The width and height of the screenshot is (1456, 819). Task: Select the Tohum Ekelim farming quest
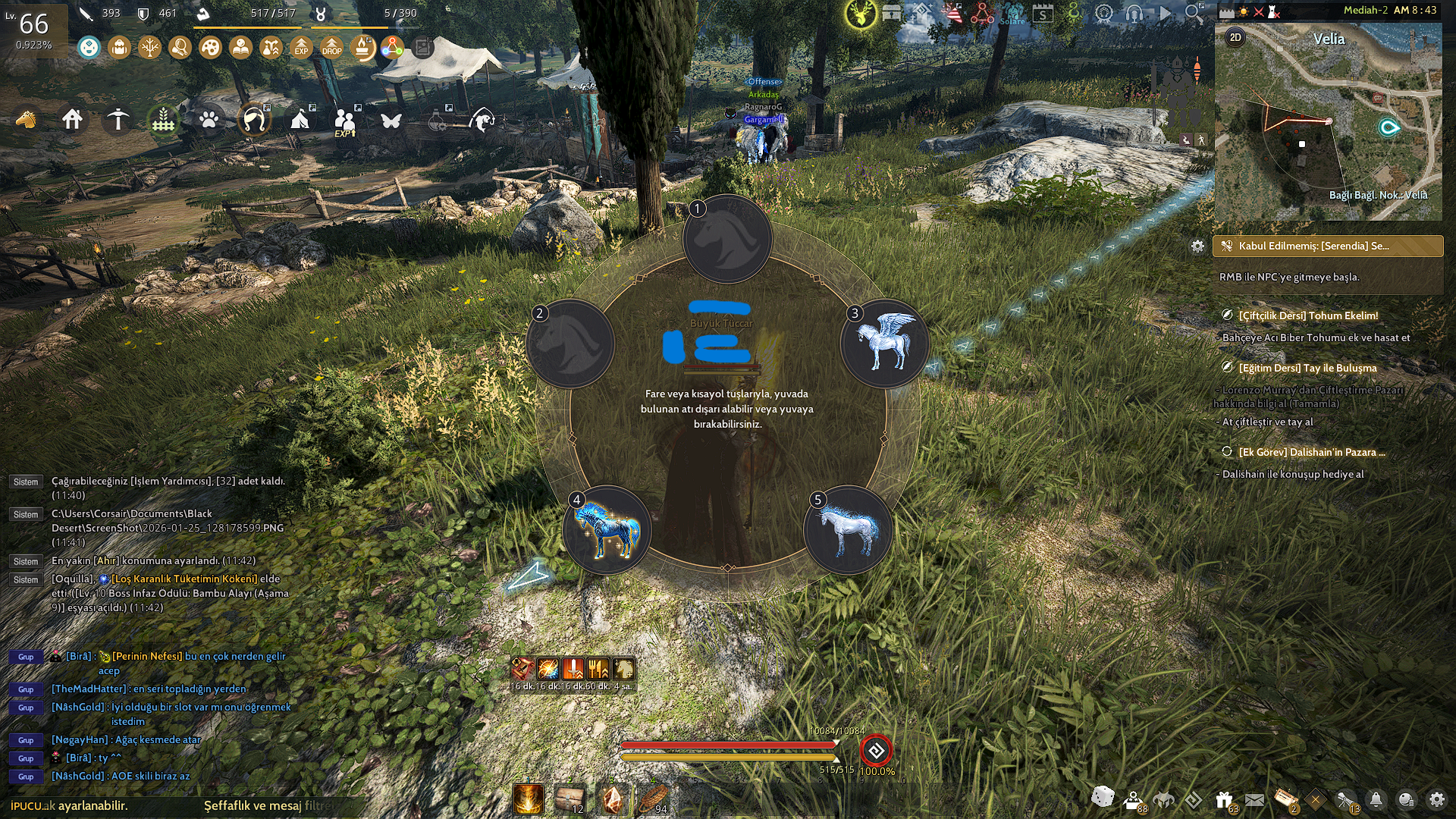click(1308, 315)
